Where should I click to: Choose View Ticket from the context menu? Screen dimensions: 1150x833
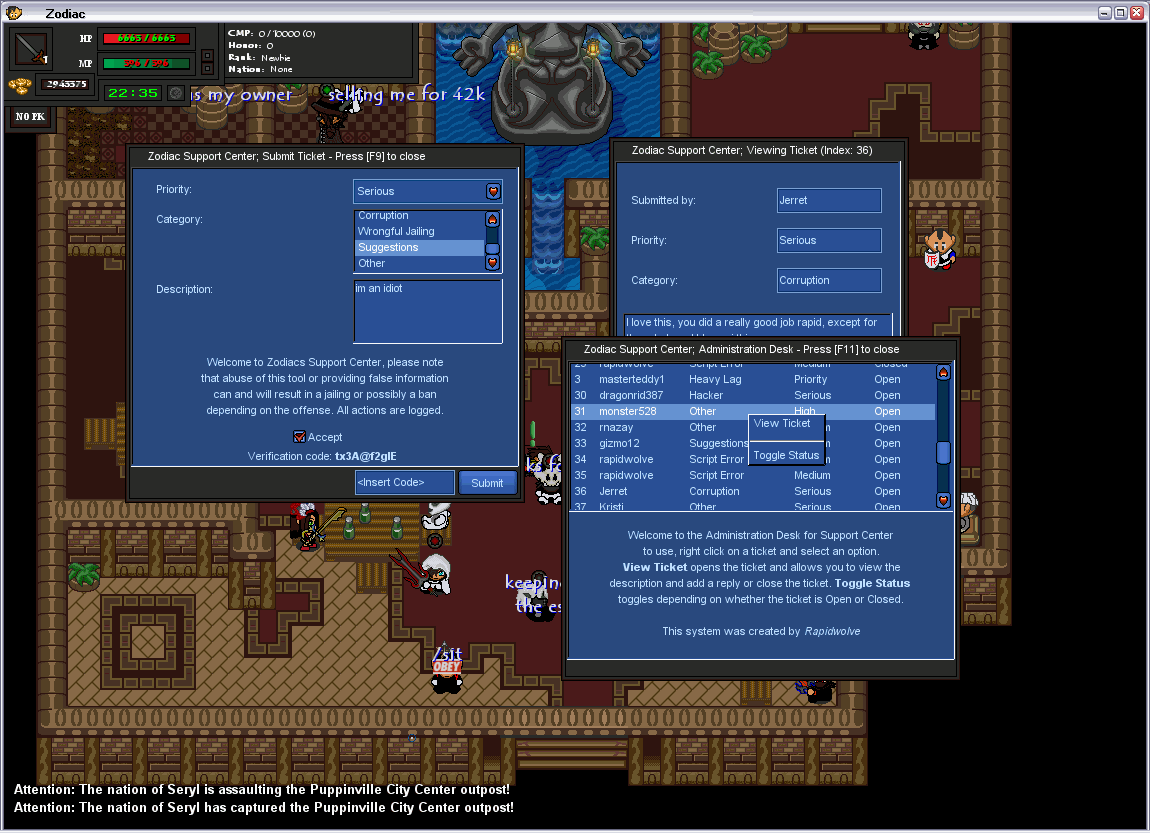(x=783, y=423)
